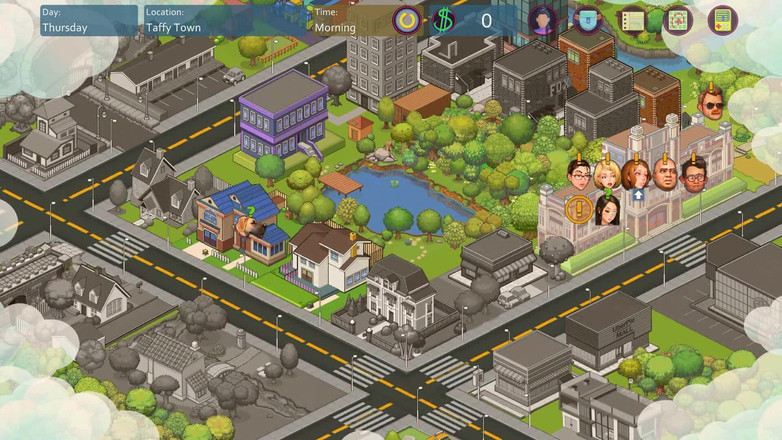This screenshot has width=782, height=440.
Task: Select the blonde woman portrait
Action: 608,176
